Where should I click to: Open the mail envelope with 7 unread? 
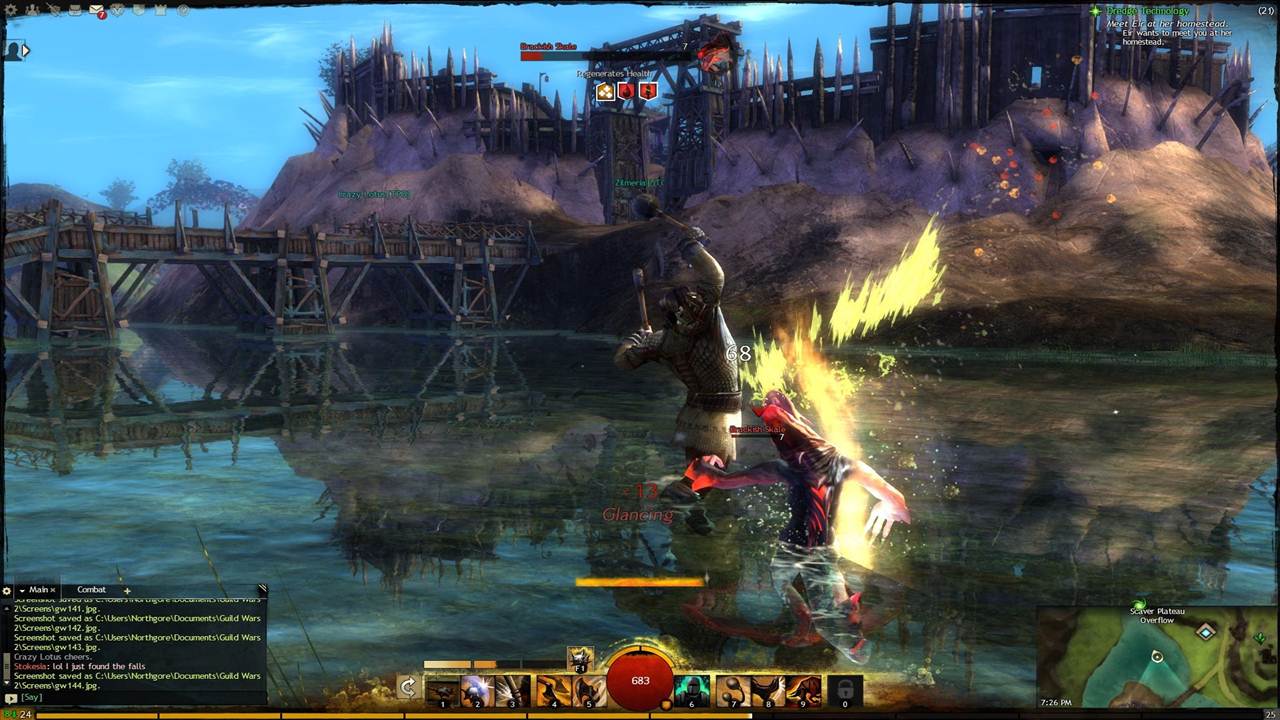[x=97, y=10]
